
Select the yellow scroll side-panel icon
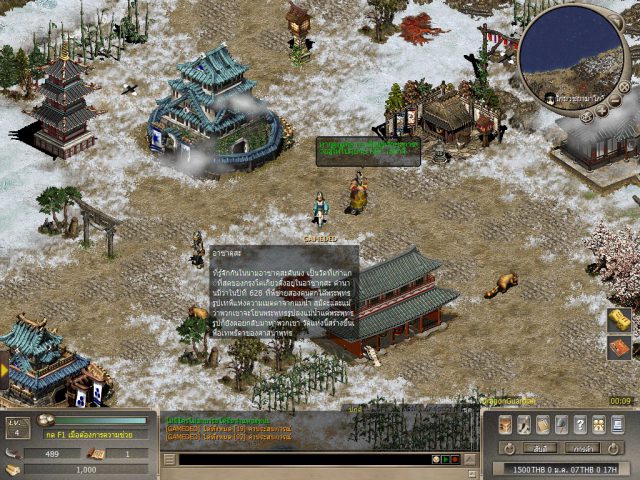coord(619,319)
